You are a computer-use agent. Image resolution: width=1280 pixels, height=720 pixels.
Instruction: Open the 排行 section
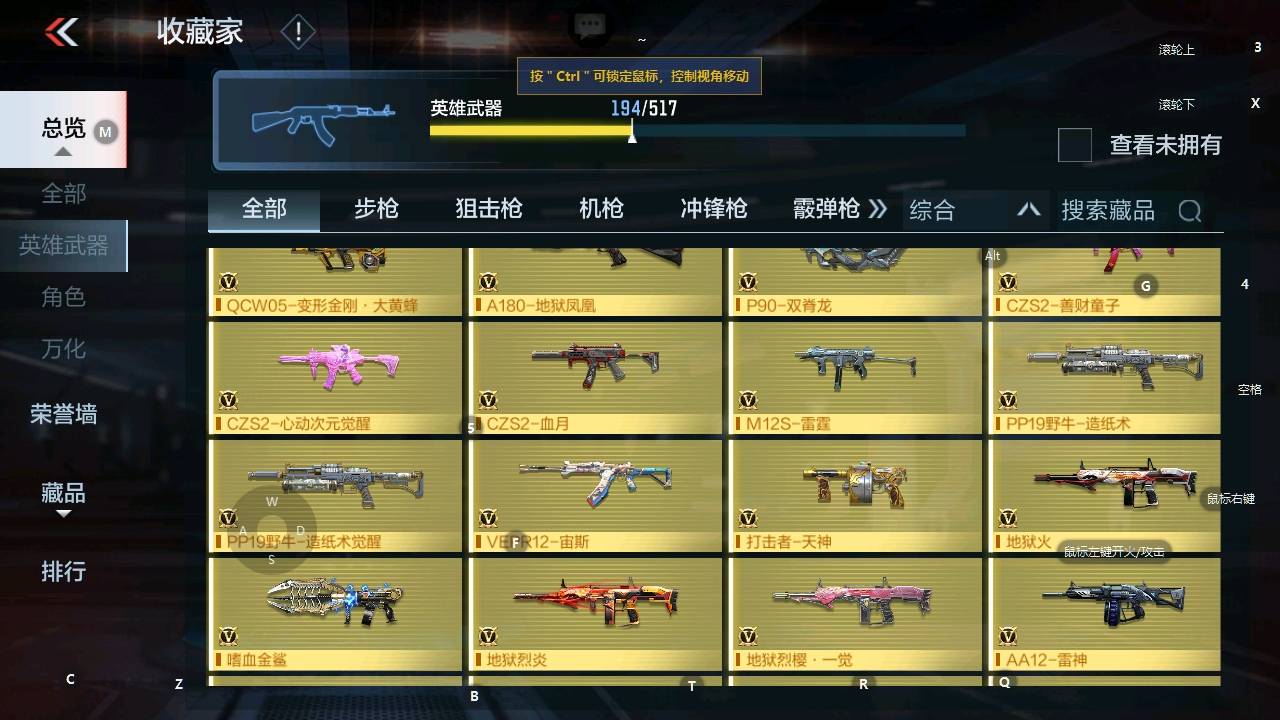(65, 571)
